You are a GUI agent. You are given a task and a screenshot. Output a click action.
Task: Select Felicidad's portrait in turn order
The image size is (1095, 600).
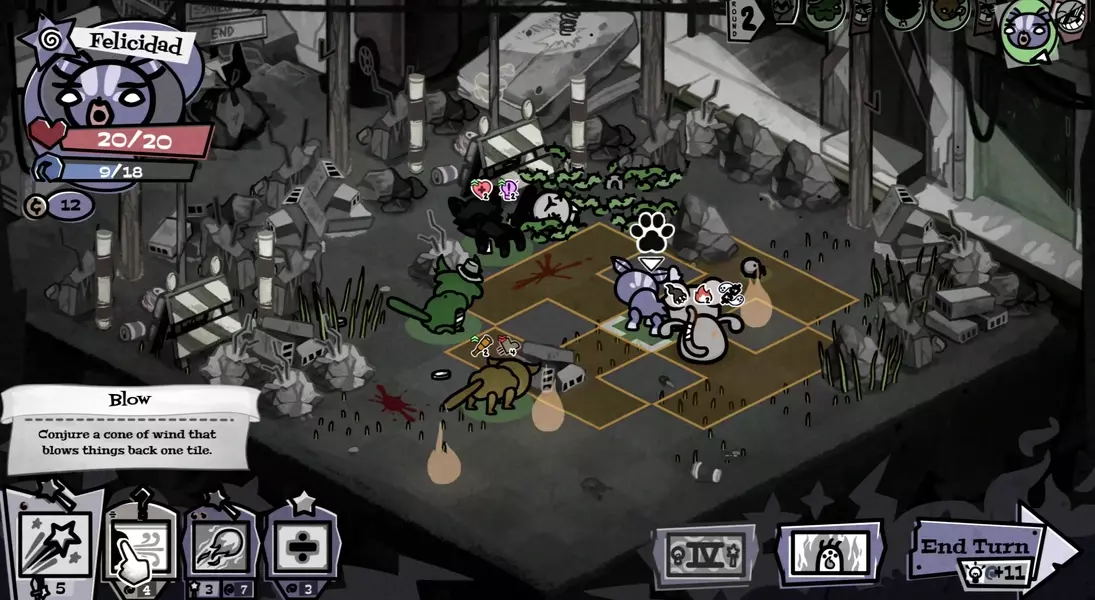coord(1028,32)
